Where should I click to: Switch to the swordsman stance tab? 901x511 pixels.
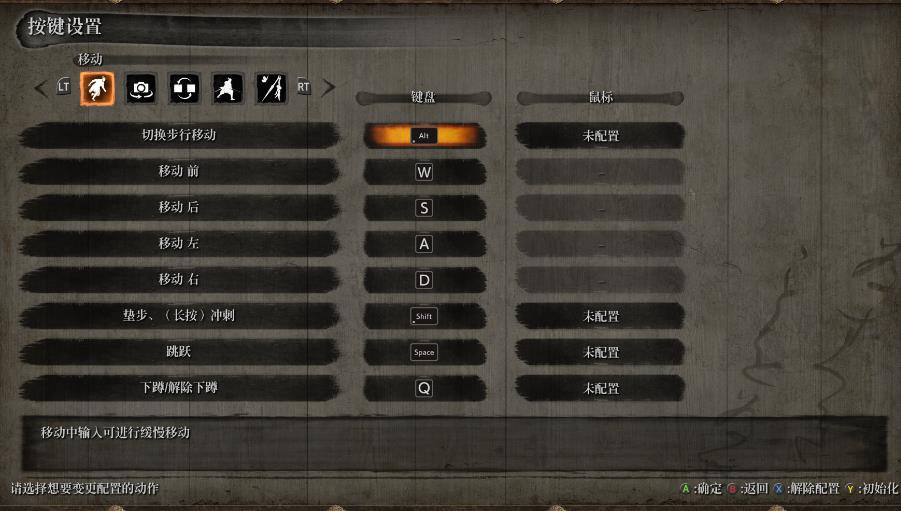pyautogui.click(x=228, y=89)
